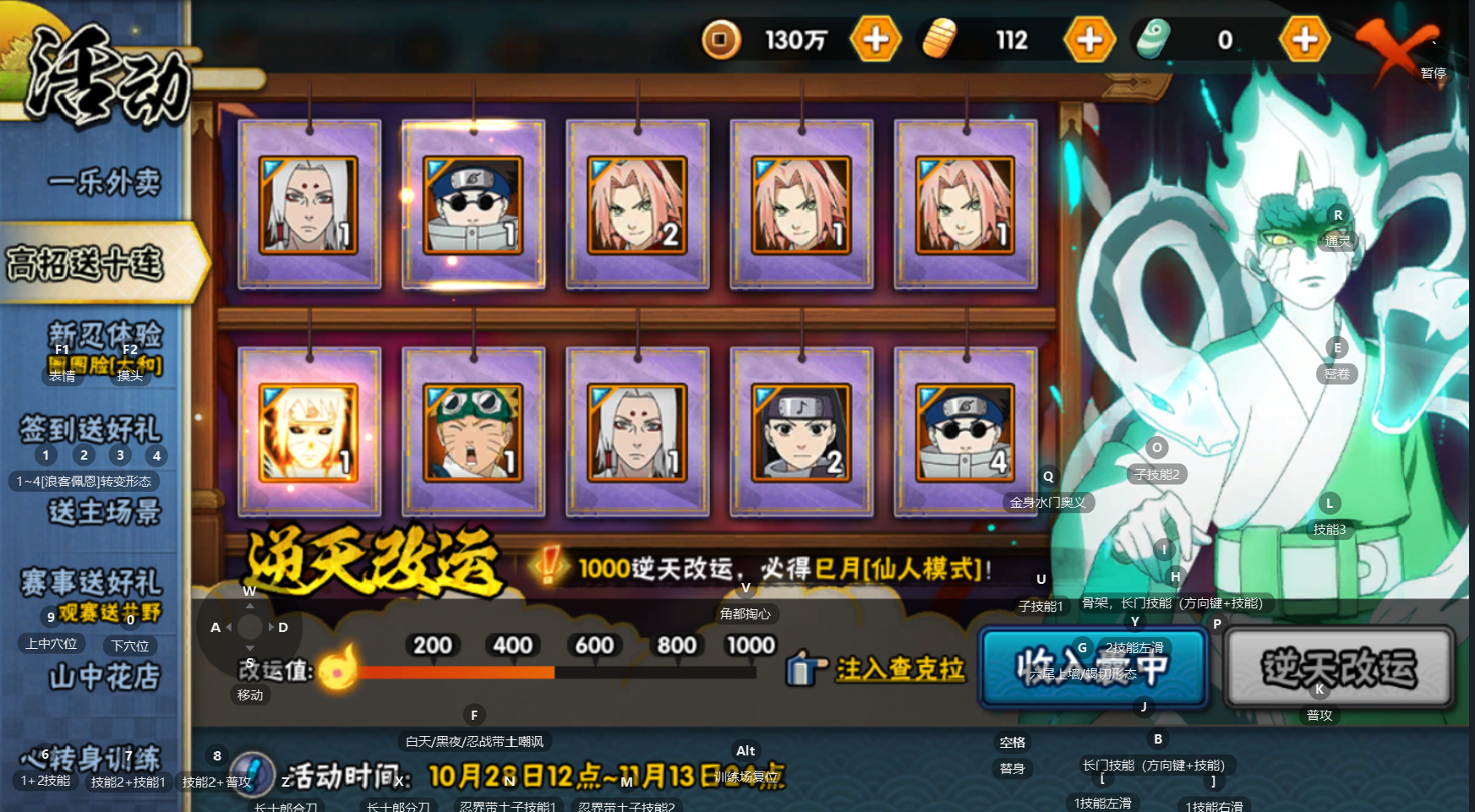This screenshot has height=812, width=1475.
Task: Select the 山中花店 activity entry
Action: pyautogui.click(x=104, y=676)
